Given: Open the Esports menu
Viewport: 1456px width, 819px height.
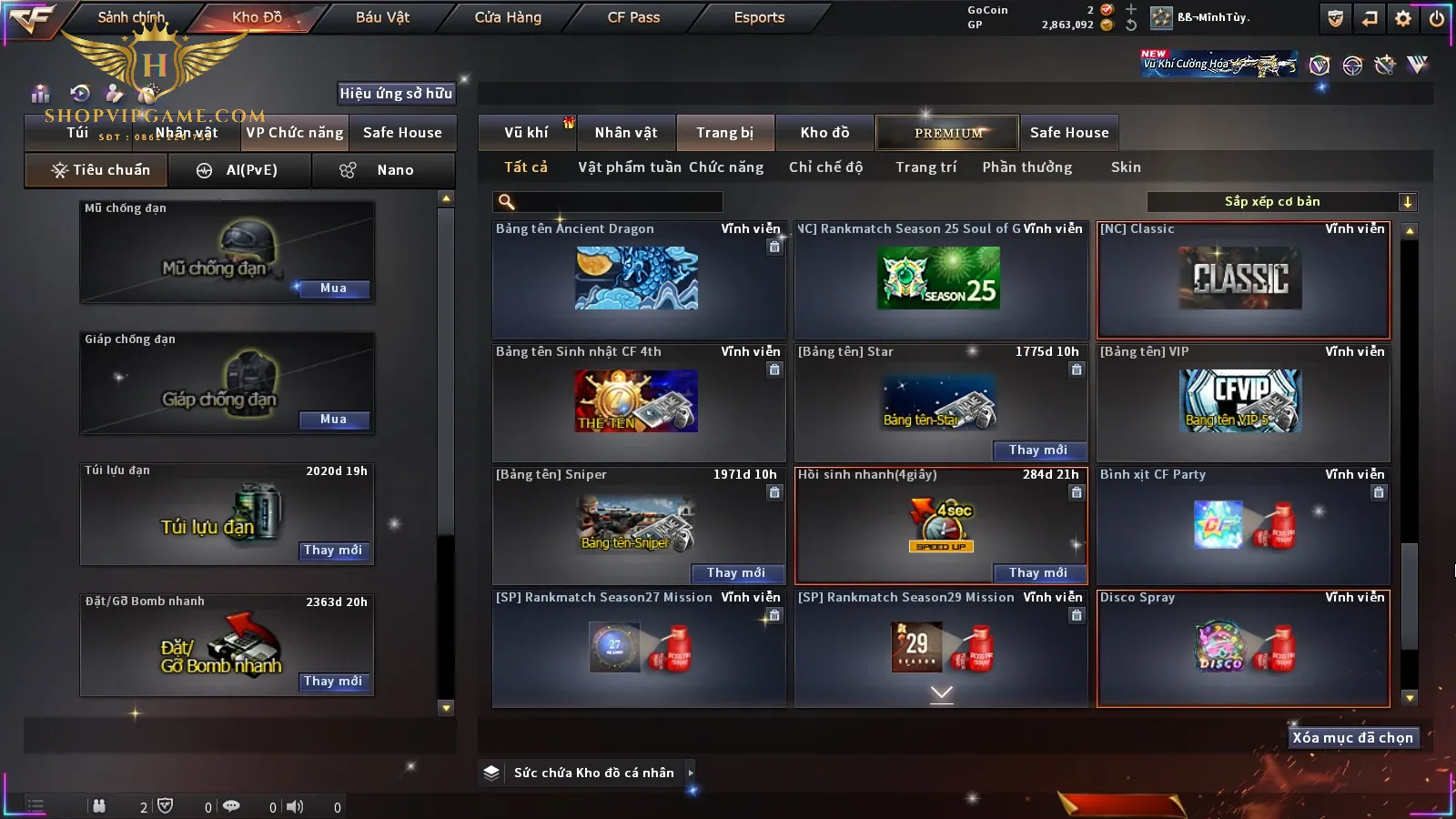Looking at the screenshot, I should click(759, 17).
